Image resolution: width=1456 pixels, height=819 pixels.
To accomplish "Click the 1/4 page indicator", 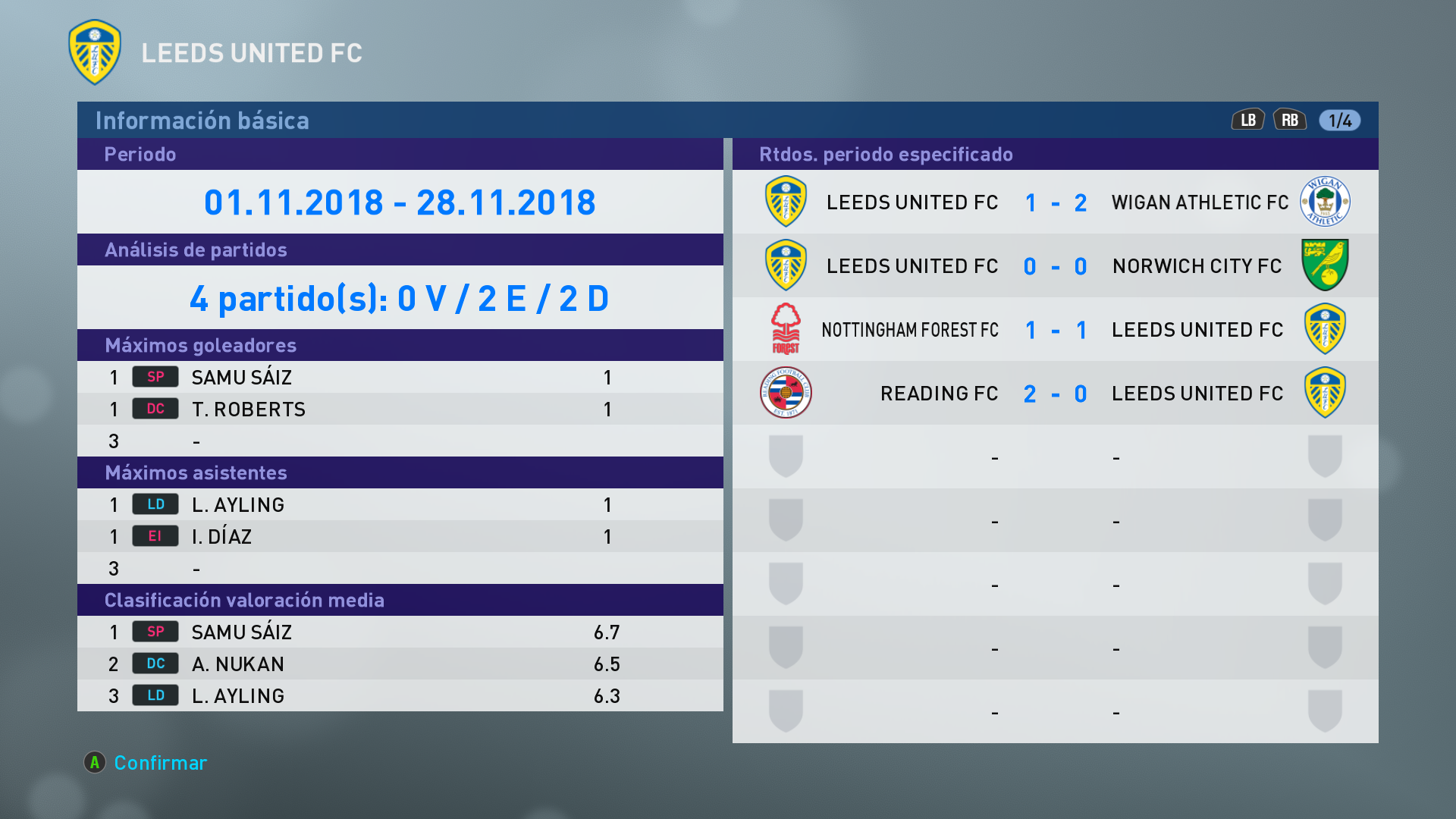I will tap(1339, 121).
